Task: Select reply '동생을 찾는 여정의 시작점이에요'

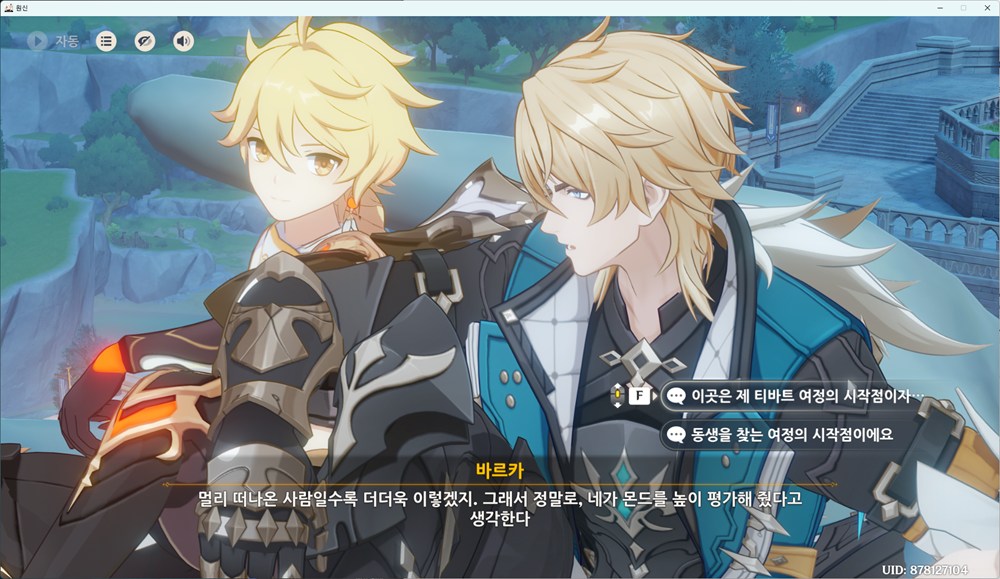Action: tap(785, 434)
